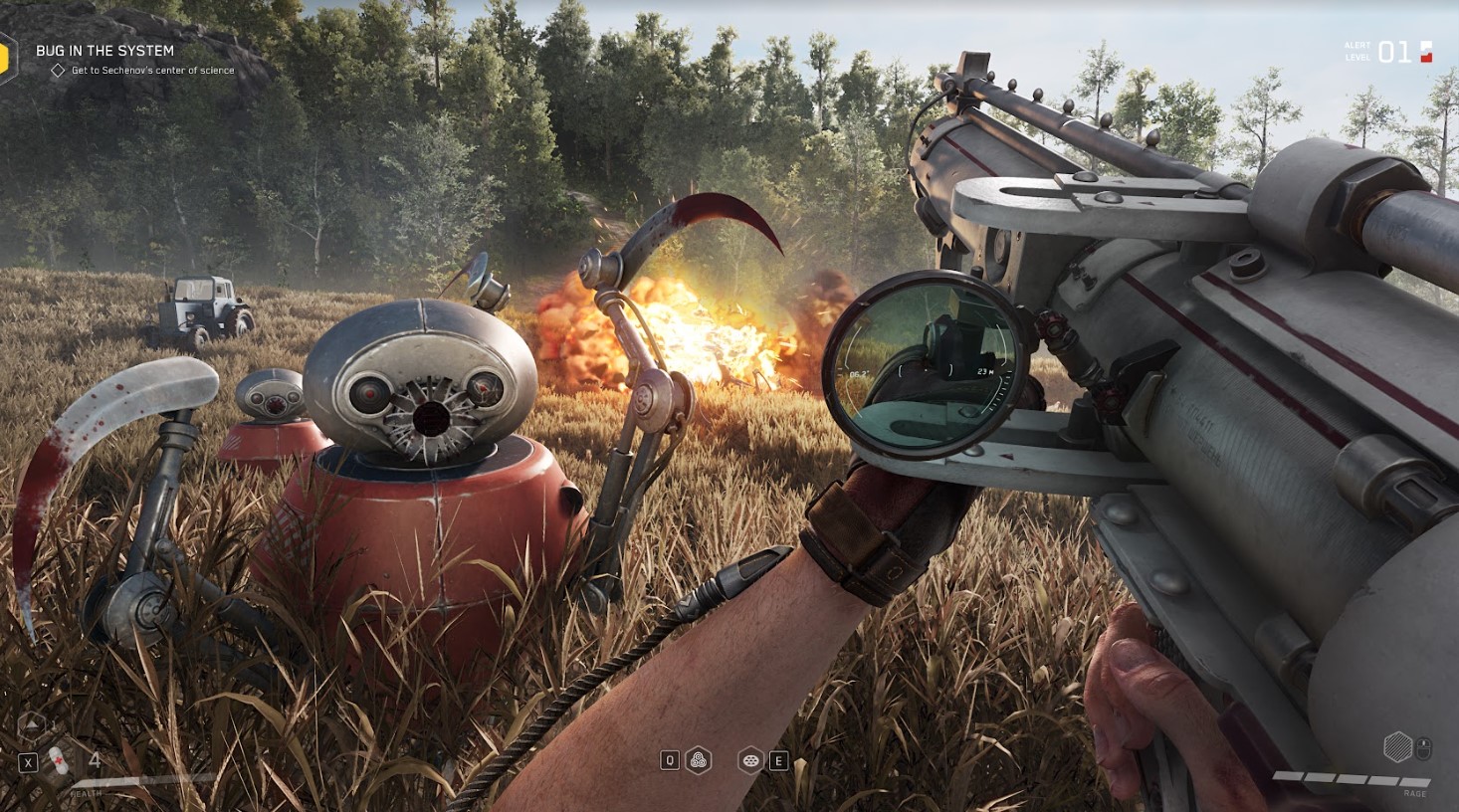
Task: Click the red alert level block icon
Action: tap(1427, 53)
